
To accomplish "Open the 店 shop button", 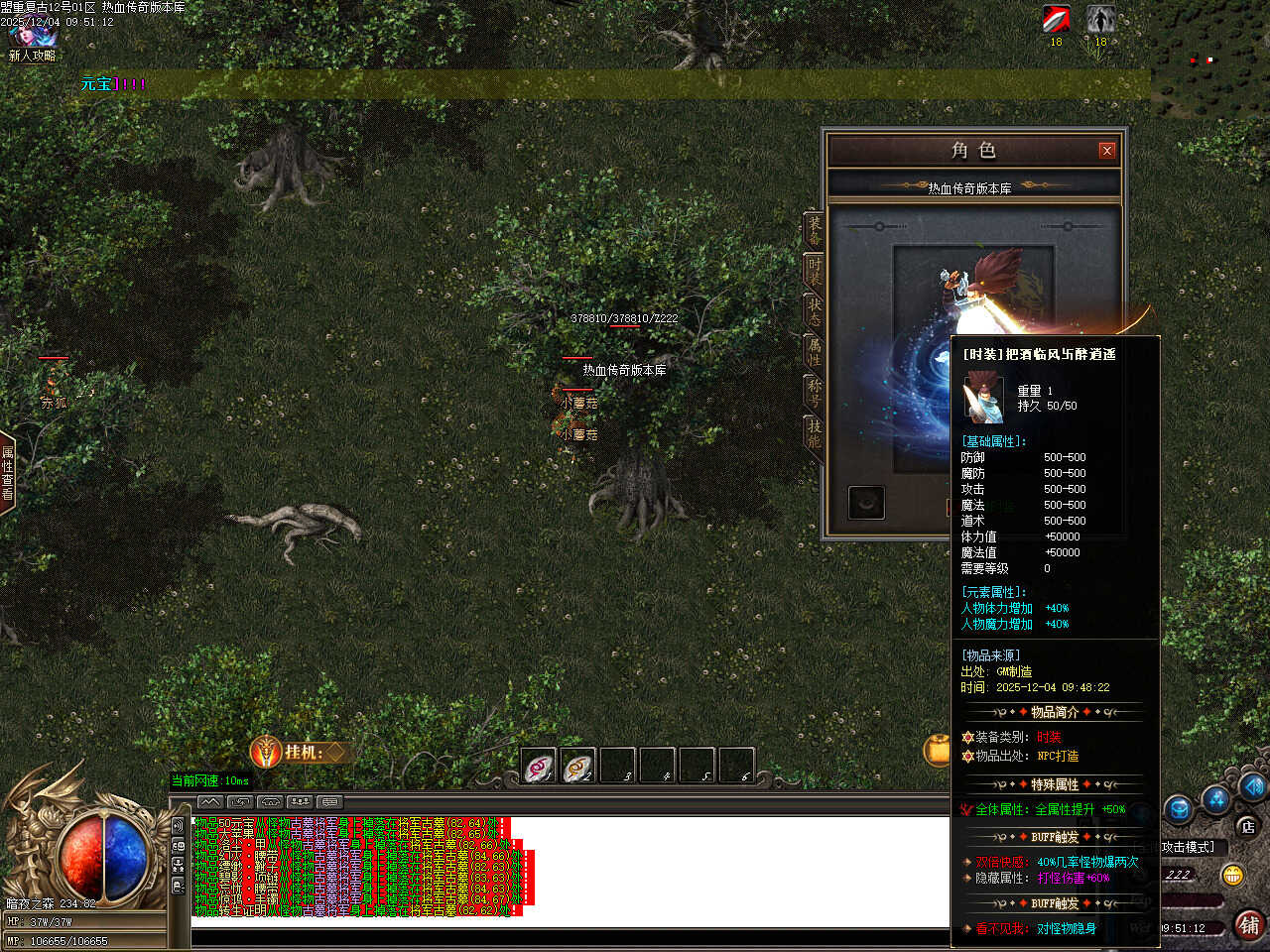I will (x=1247, y=826).
